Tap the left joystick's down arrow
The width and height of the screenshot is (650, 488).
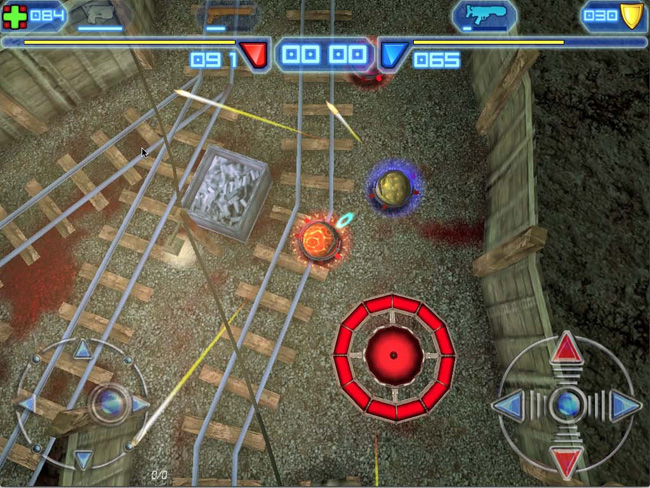pos(83,457)
